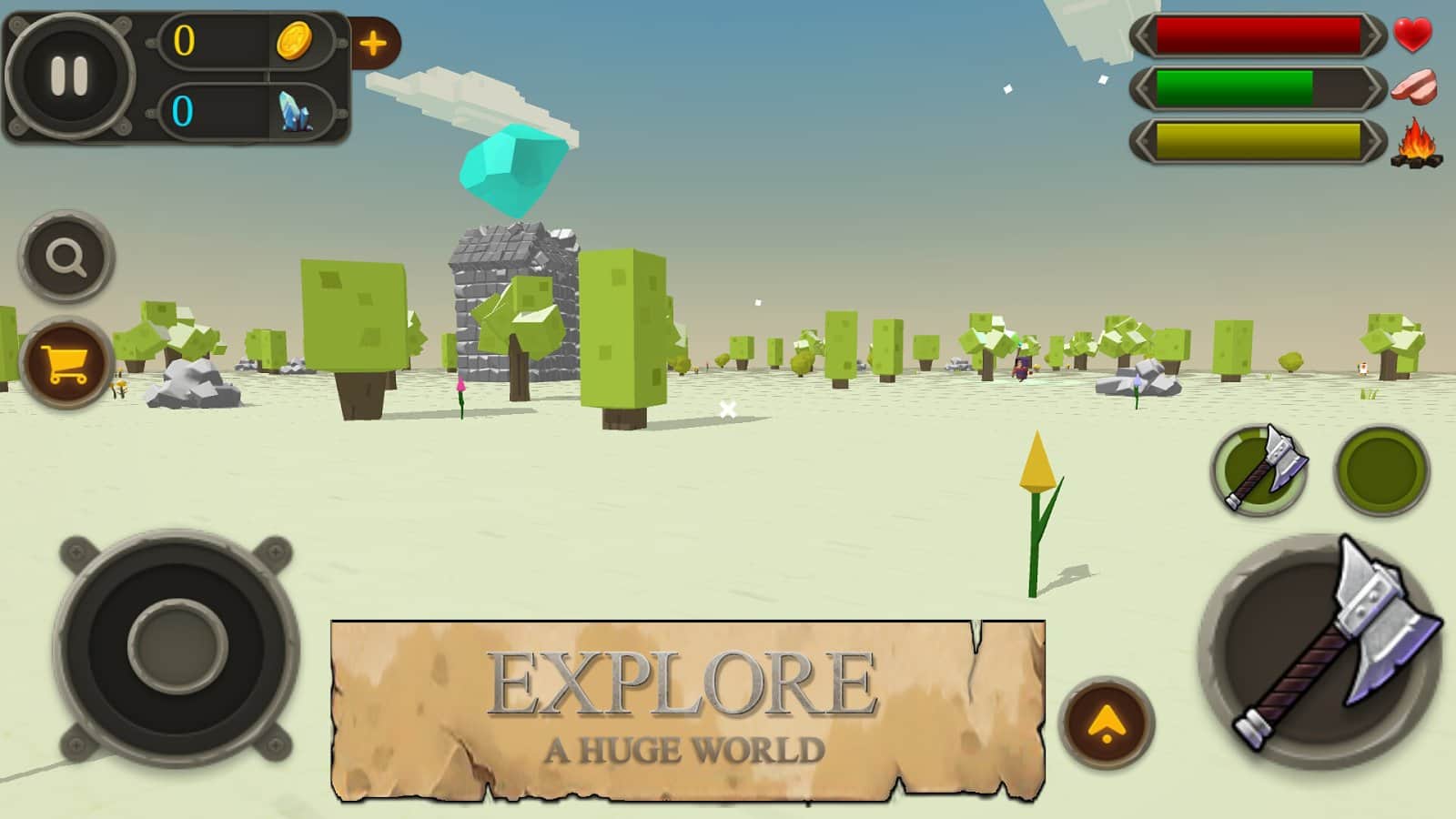Tap the coin count showing 0
Viewport: 1456px width, 819px height.
click(x=187, y=41)
